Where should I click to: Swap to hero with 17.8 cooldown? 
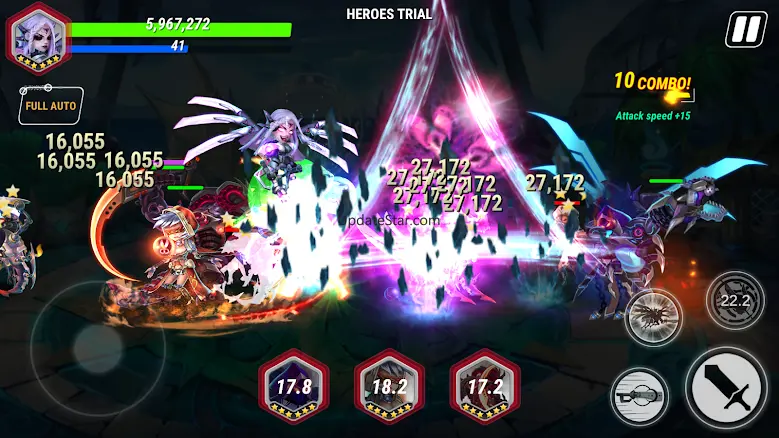point(292,388)
